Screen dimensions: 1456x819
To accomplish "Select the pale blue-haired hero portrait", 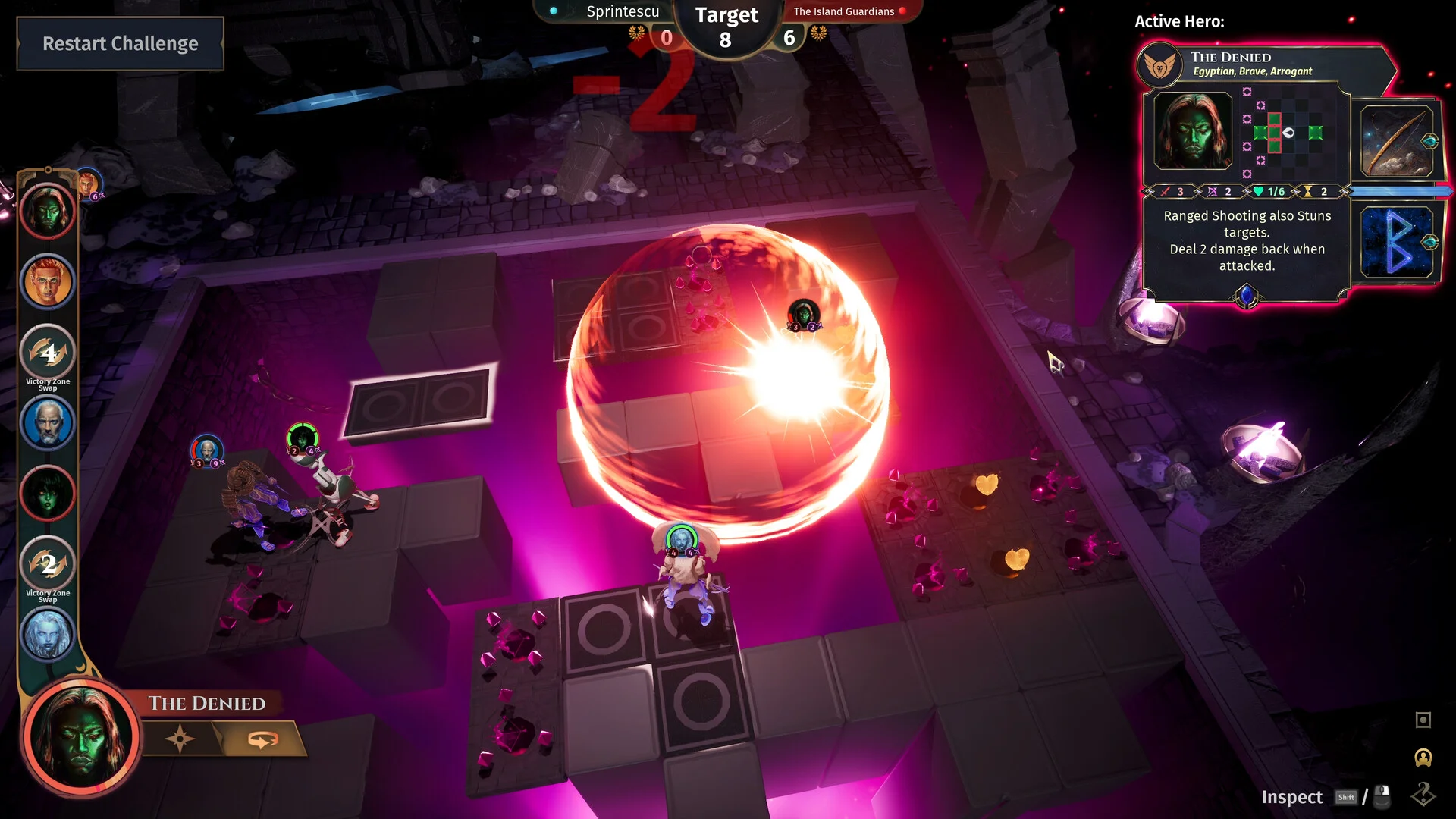I will pyautogui.click(x=48, y=634).
